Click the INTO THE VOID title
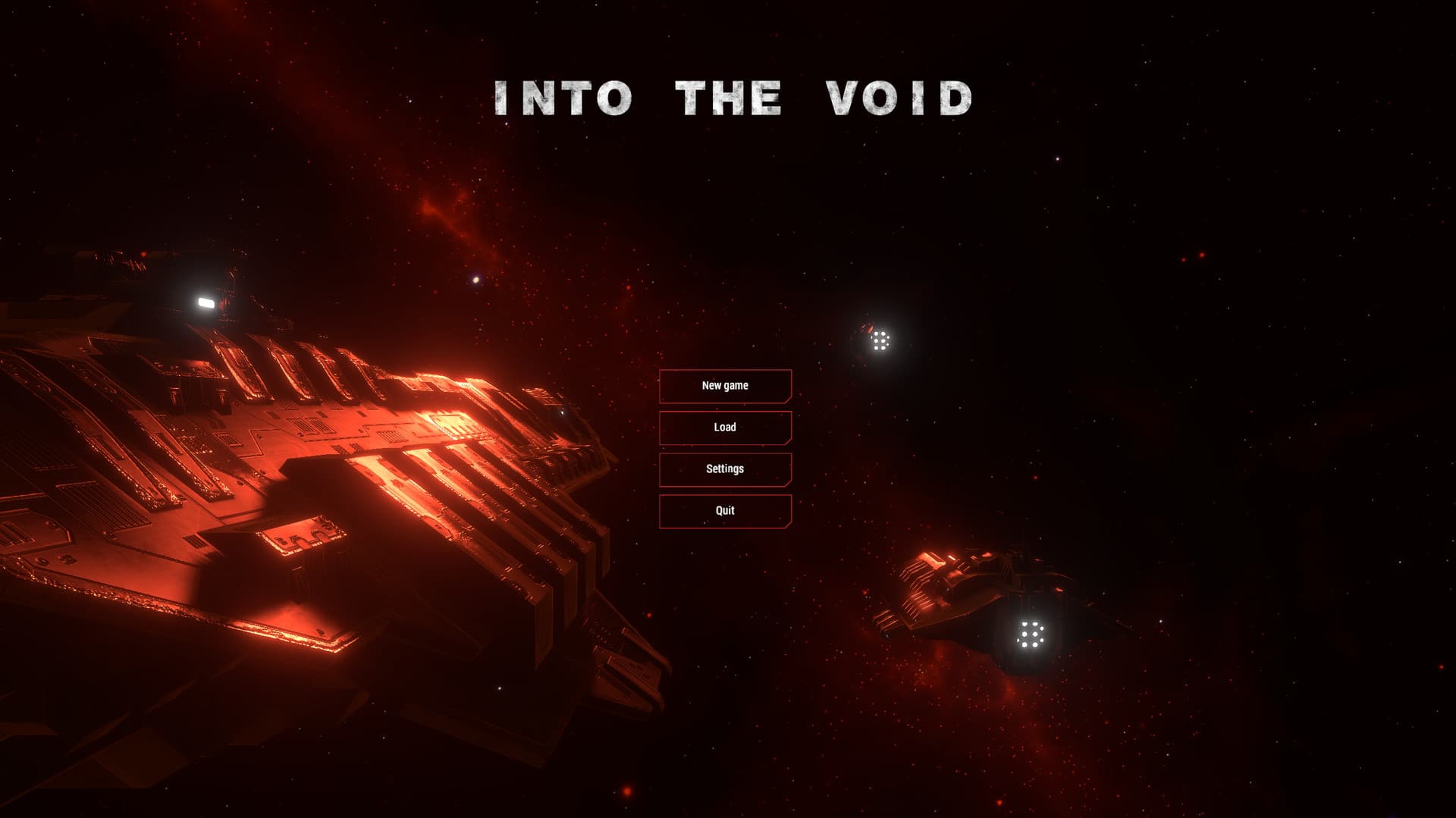 [733, 97]
